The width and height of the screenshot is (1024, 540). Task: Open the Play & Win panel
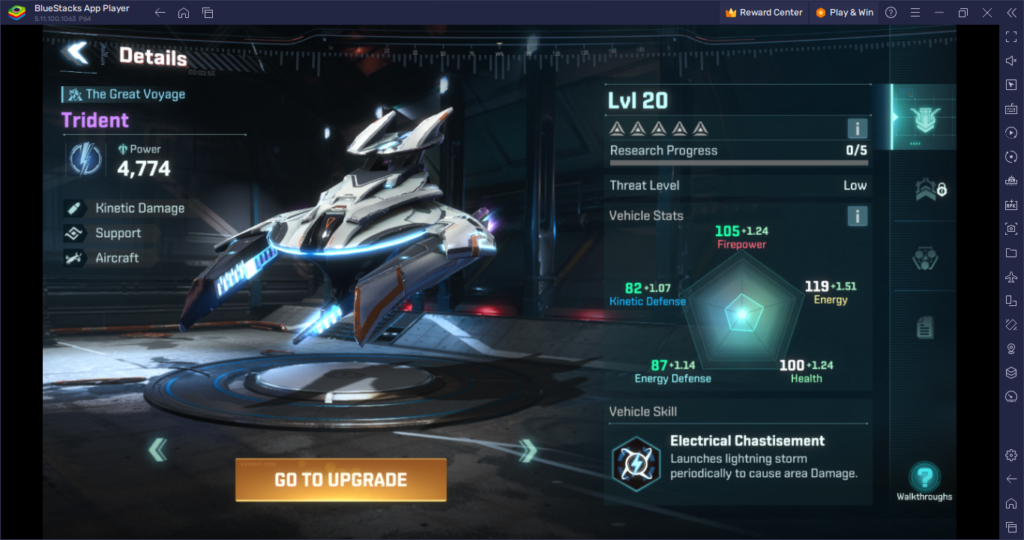click(x=844, y=13)
